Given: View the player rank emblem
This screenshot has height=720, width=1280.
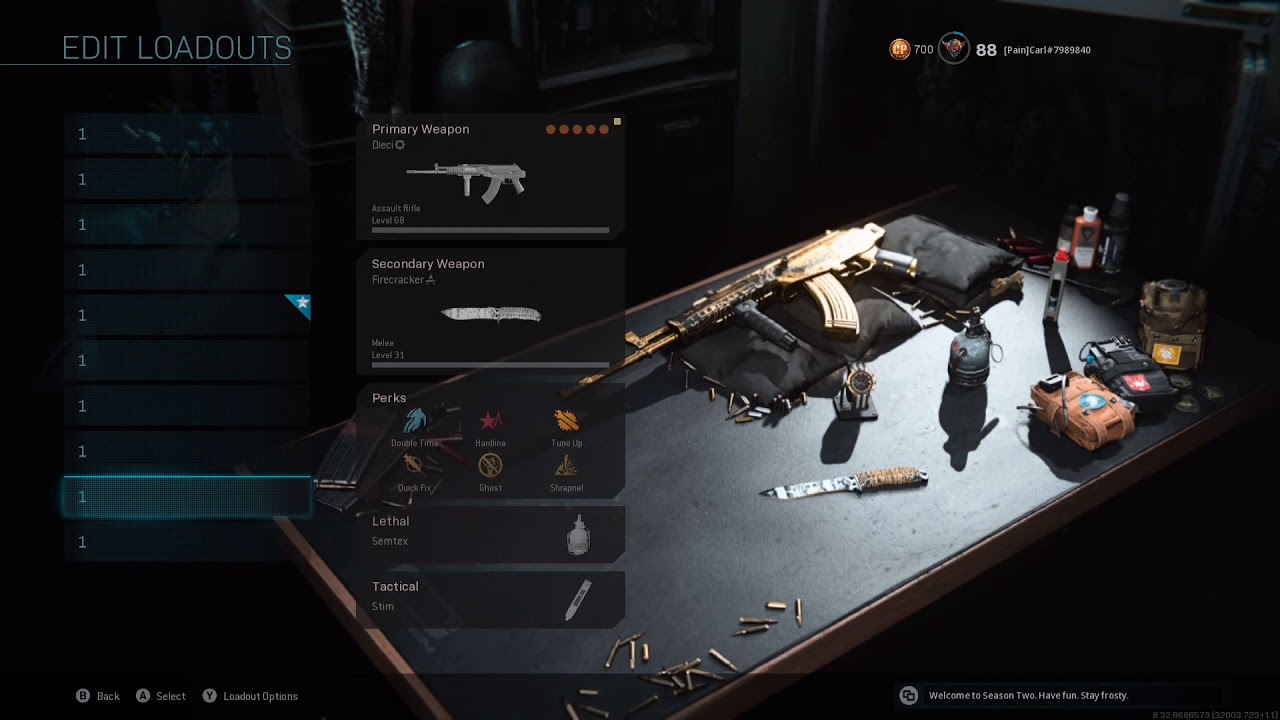Looking at the screenshot, I should coord(954,49).
